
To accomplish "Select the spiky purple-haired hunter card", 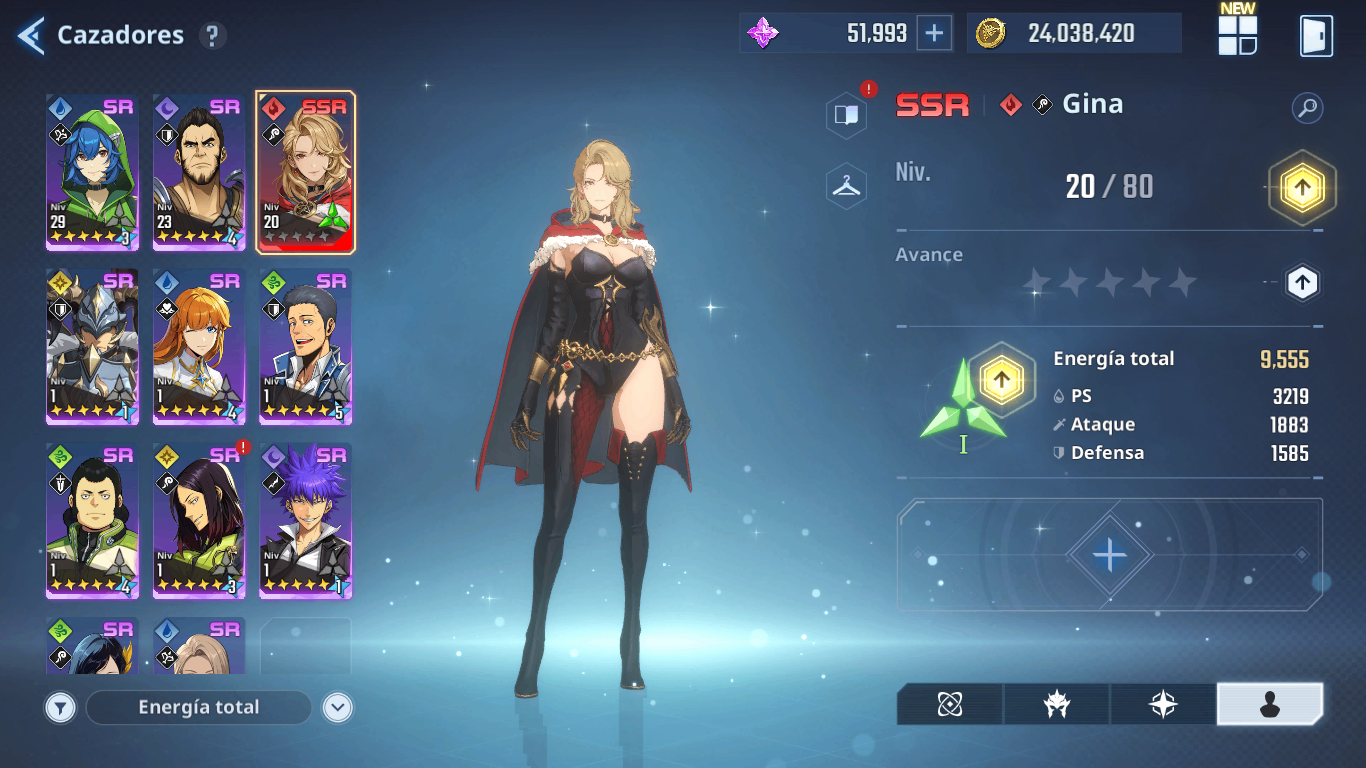I will pos(306,520).
